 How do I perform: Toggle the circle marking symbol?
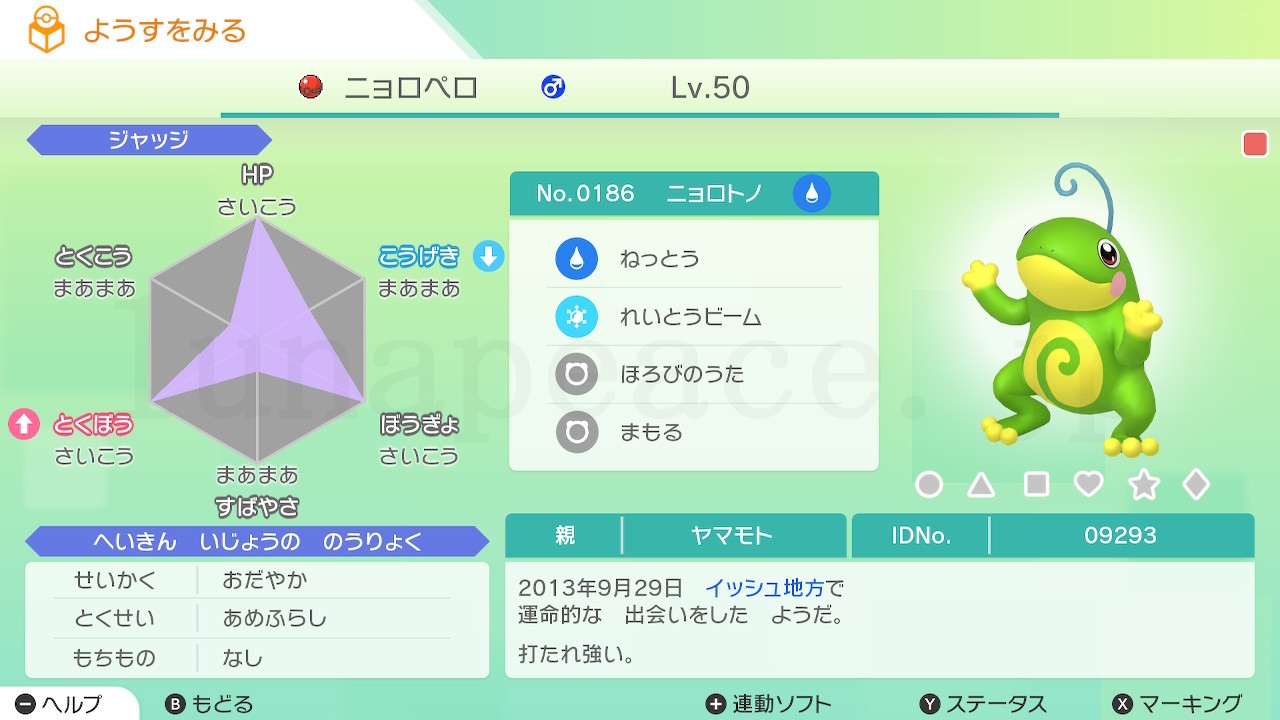tap(929, 484)
